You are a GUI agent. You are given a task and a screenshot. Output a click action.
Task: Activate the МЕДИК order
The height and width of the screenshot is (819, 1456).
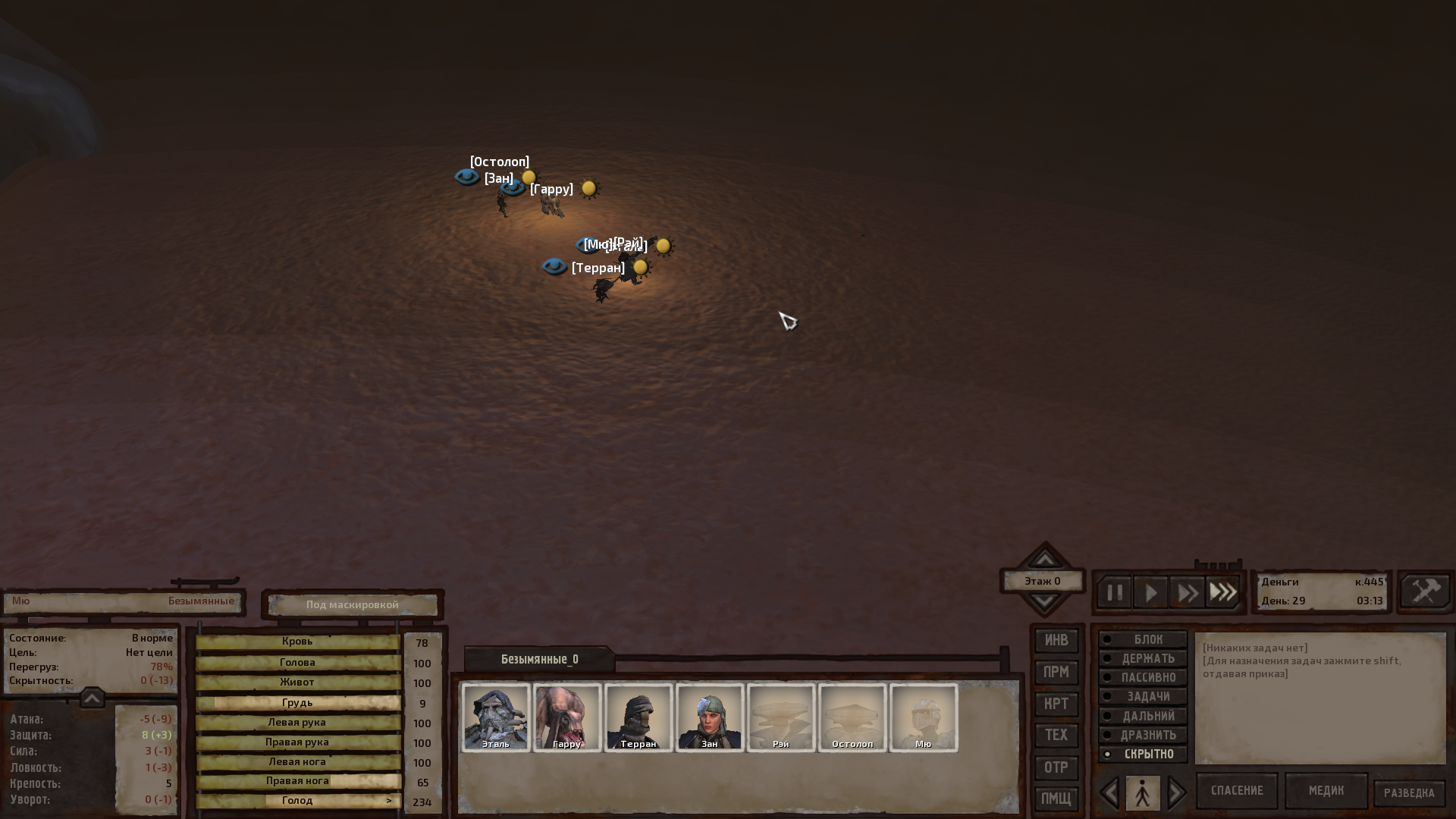[1326, 791]
